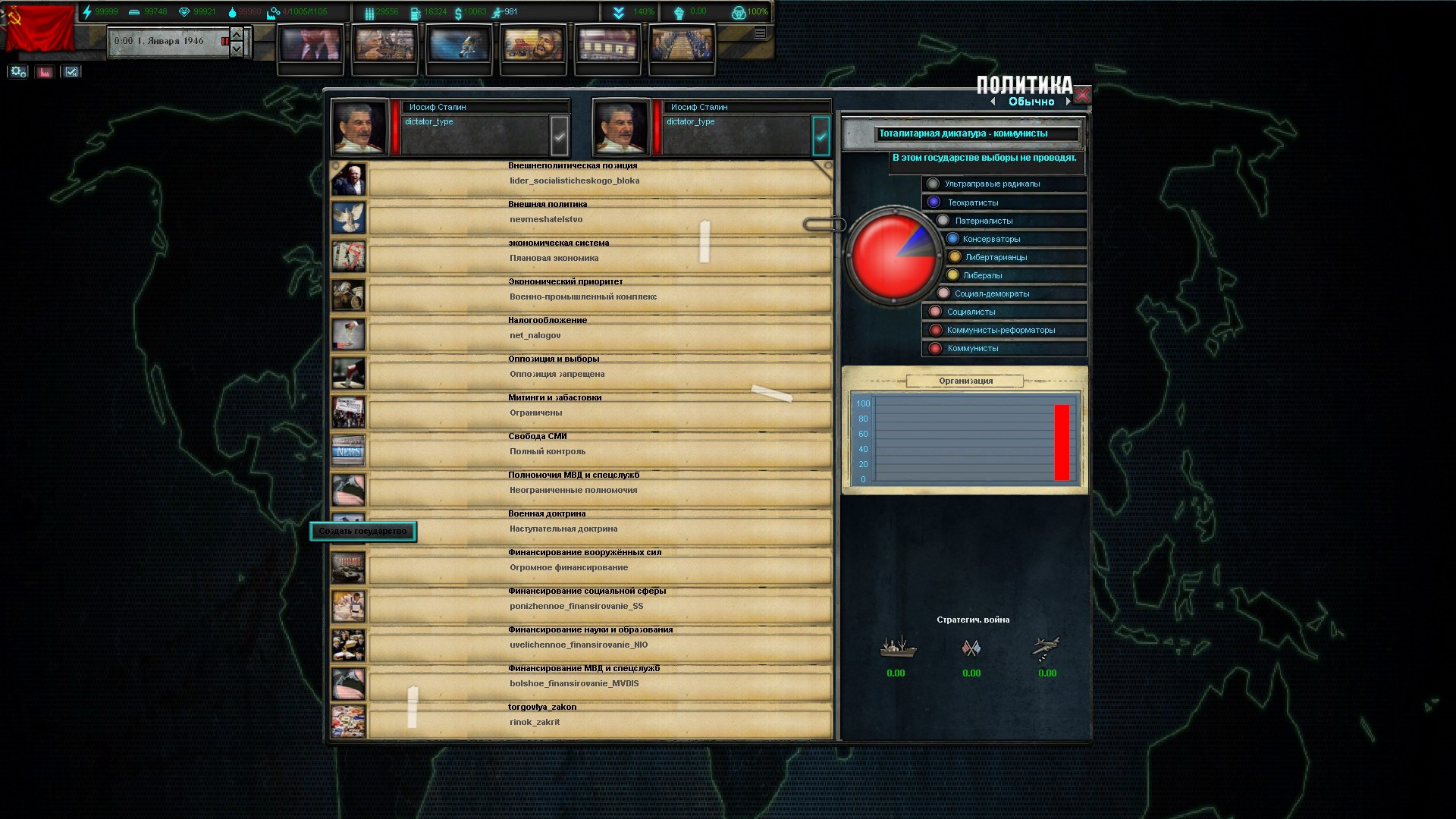
Task: Select Коммунисты-реформаторы in the party list
Action: point(1000,330)
